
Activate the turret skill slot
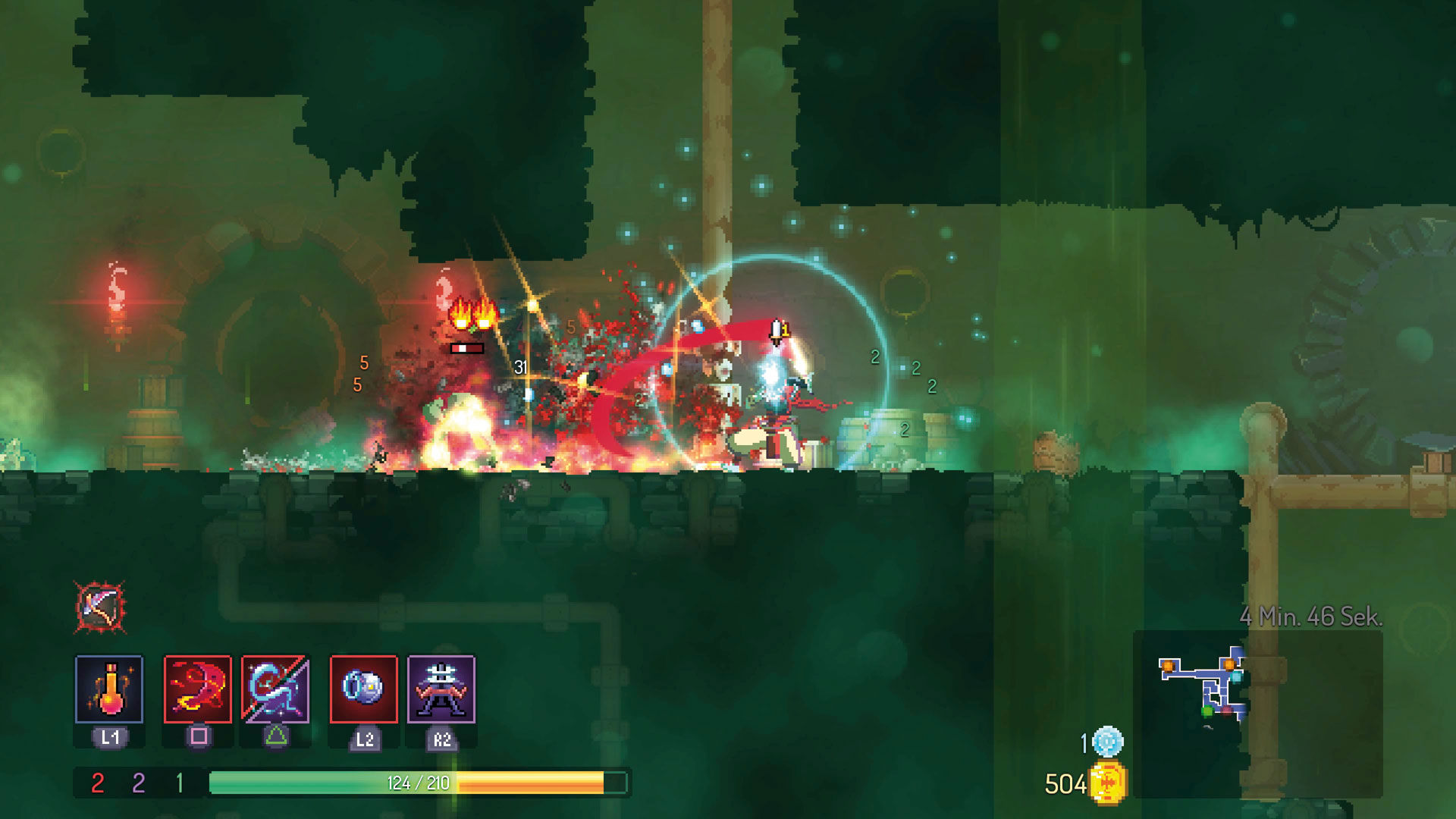click(x=441, y=689)
